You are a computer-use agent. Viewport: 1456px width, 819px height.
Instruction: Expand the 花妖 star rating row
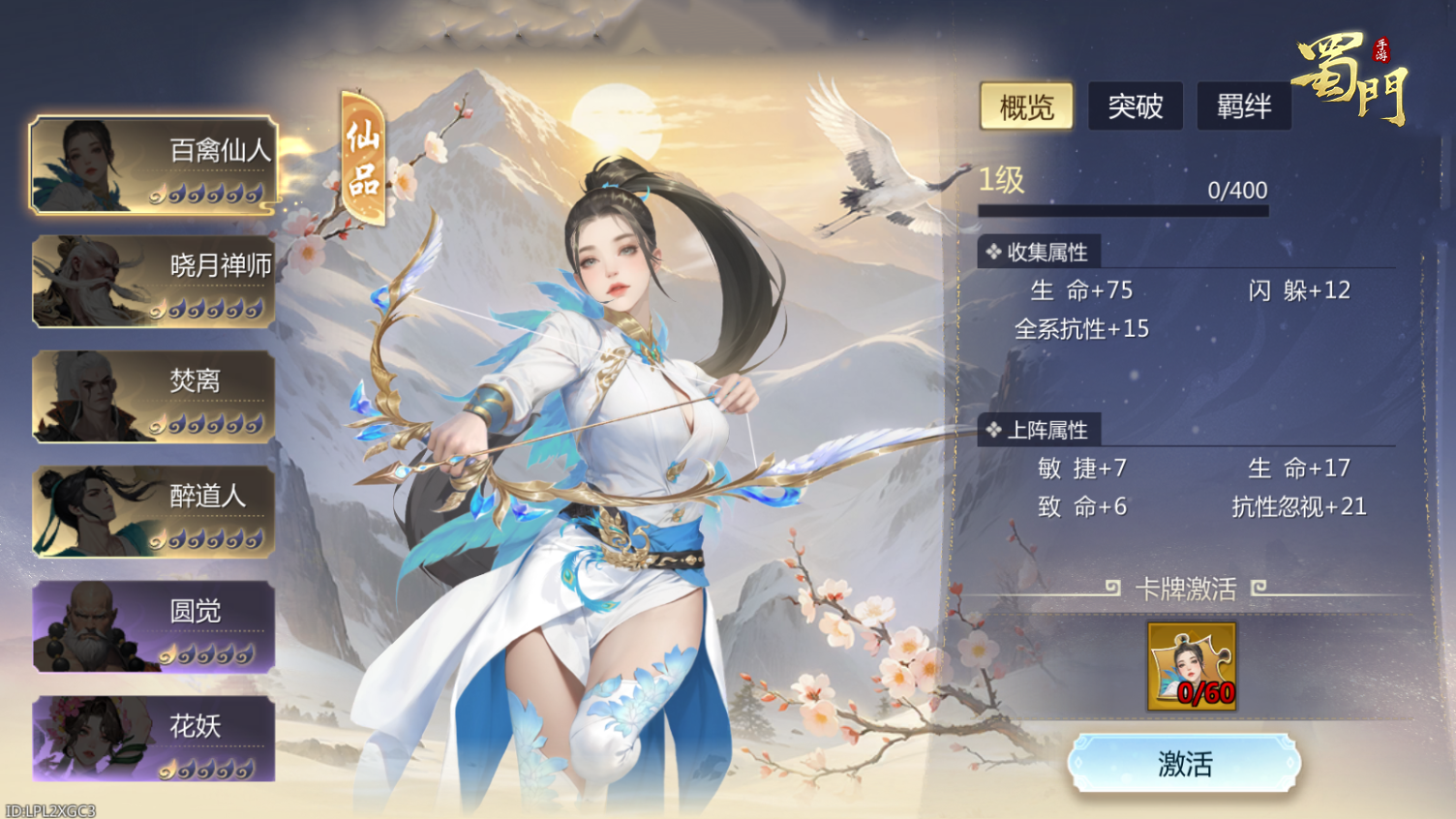click(x=206, y=772)
